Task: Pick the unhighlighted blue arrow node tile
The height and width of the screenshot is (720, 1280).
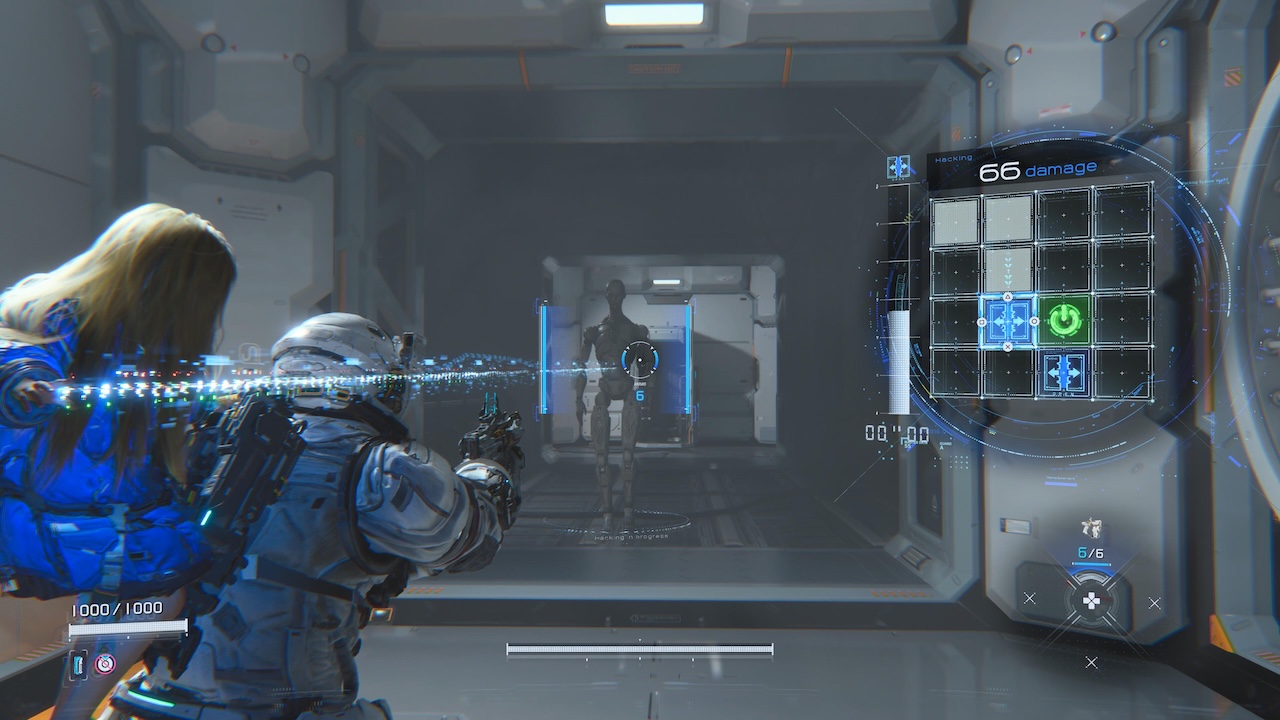Action: click(x=1065, y=372)
